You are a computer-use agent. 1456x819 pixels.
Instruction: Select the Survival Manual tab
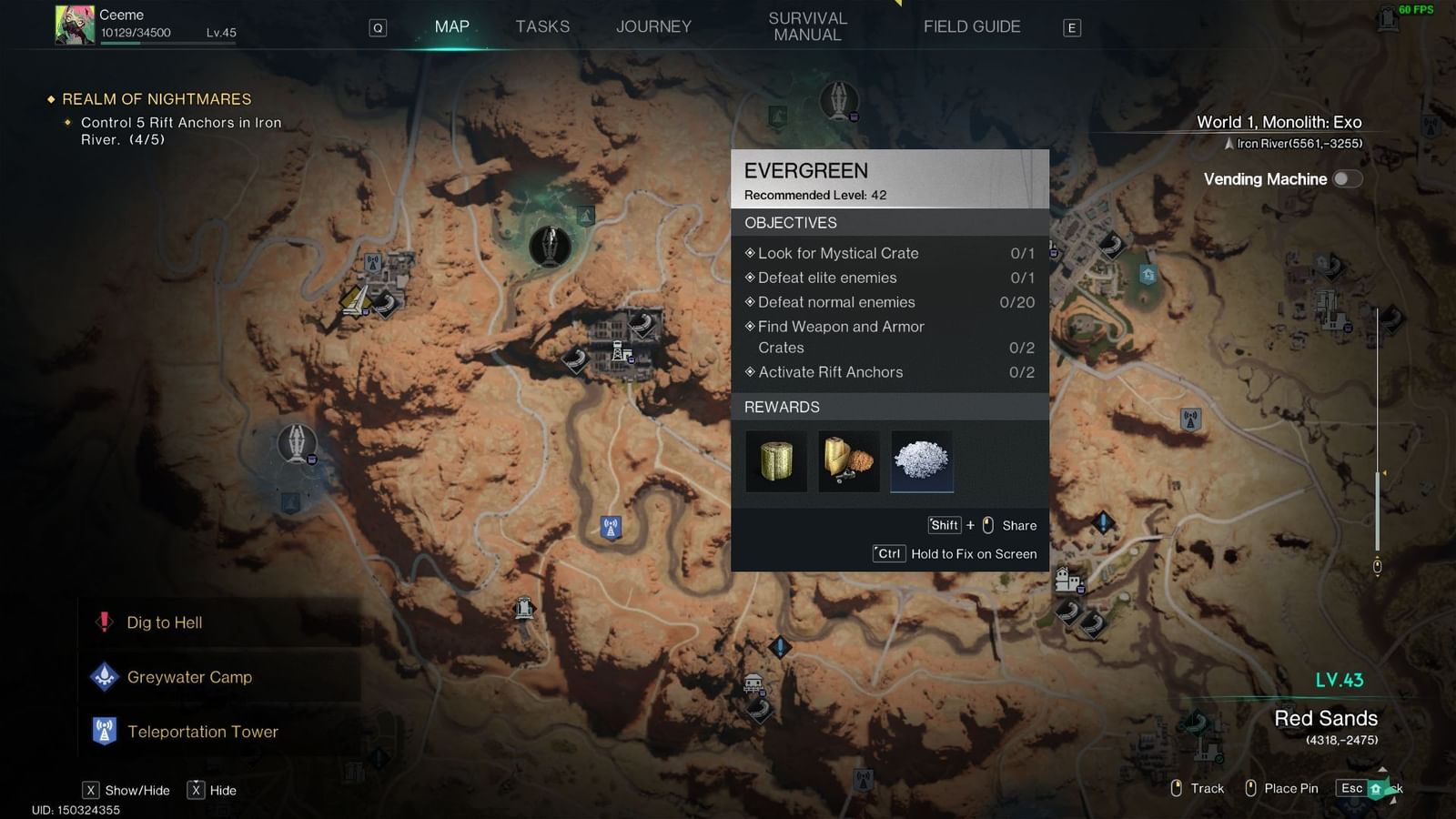click(x=807, y=26)
